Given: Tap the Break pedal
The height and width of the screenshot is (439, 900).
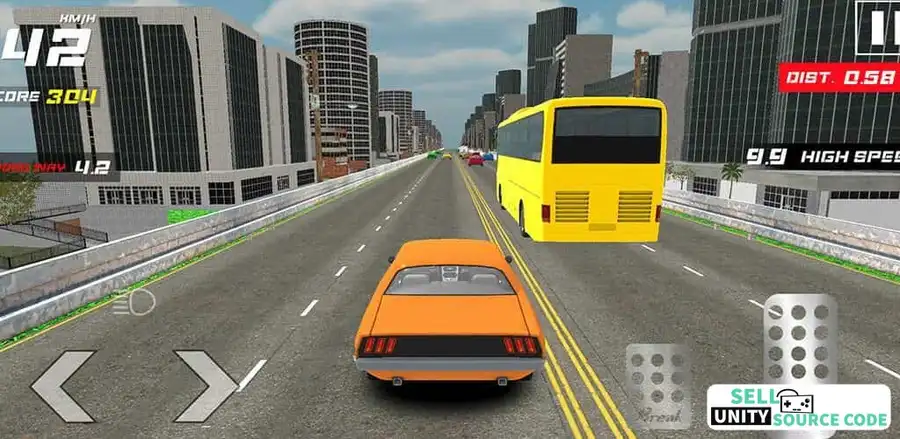Looking at the screenshot, I should [x=657, y=385].
